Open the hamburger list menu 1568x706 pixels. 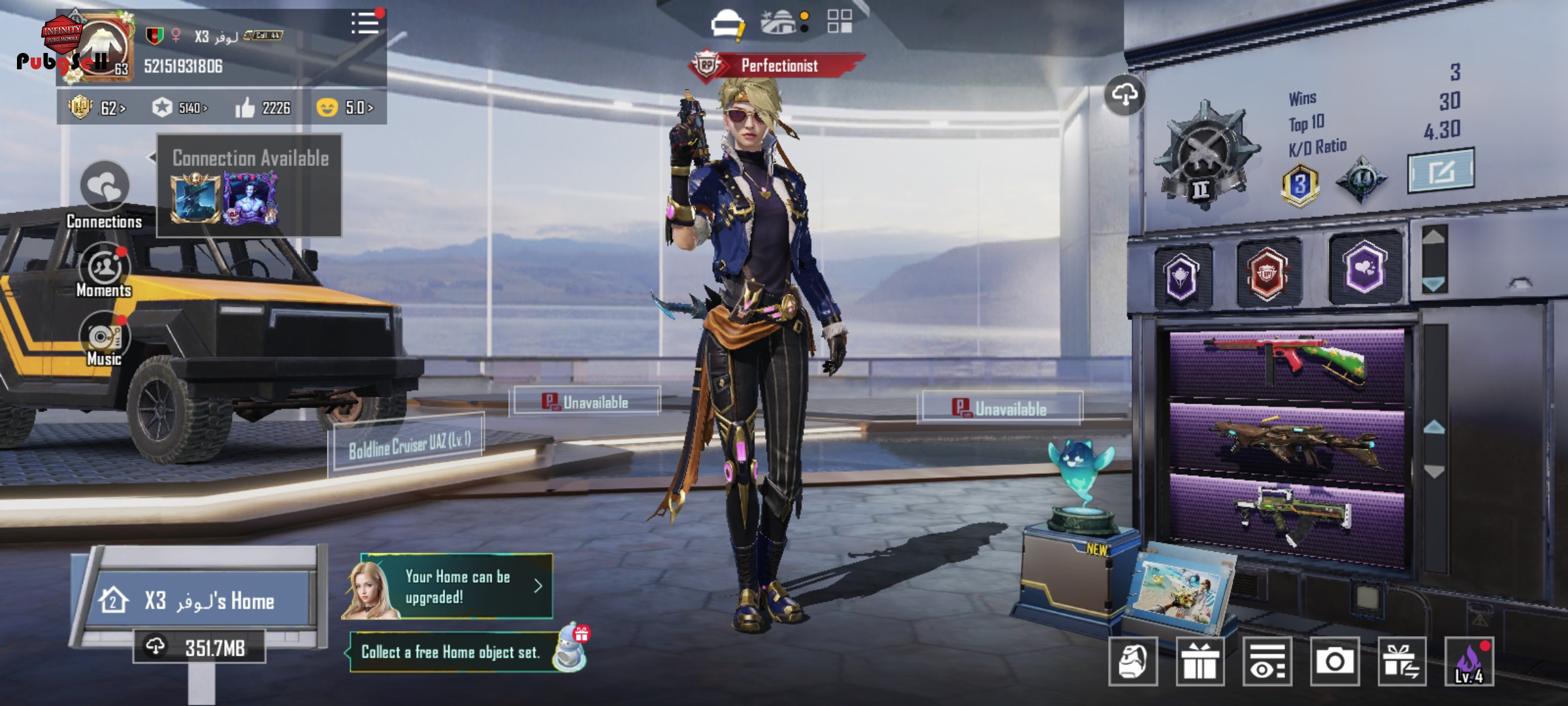tap(365, 24)
